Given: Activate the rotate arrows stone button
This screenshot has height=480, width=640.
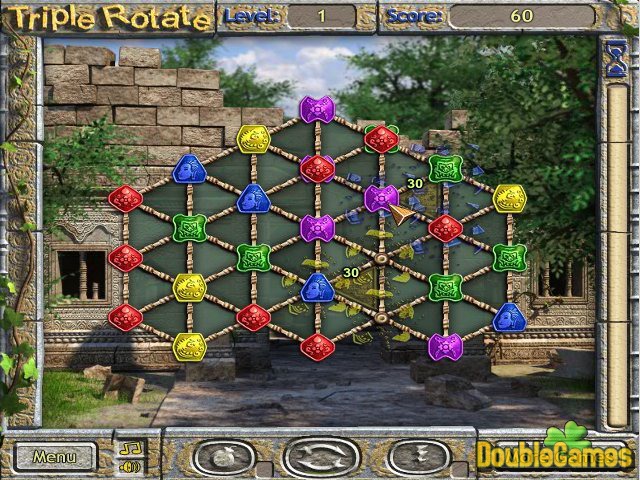Looking at the screenshot, I should [x=320, y=457].
